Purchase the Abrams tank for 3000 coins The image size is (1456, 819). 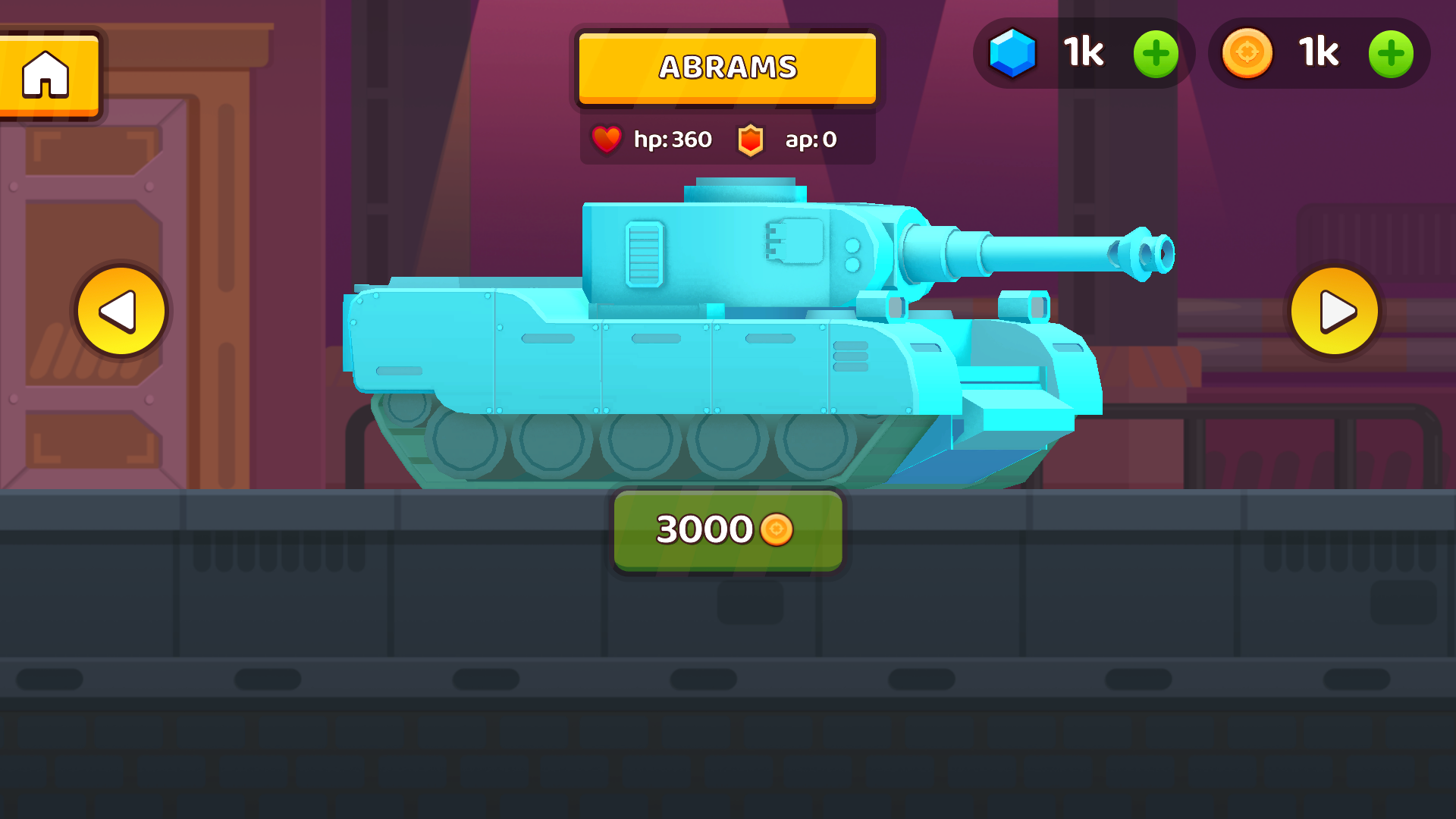726,530
